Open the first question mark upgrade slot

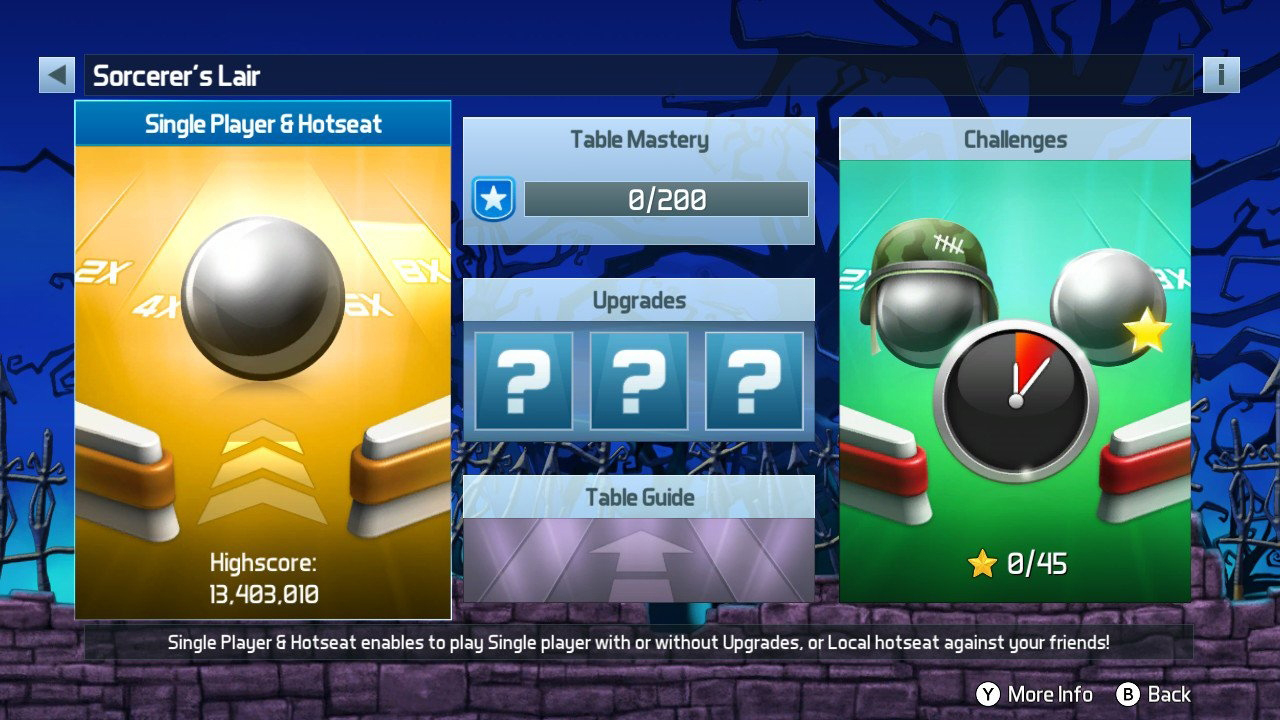click(523, 381)
